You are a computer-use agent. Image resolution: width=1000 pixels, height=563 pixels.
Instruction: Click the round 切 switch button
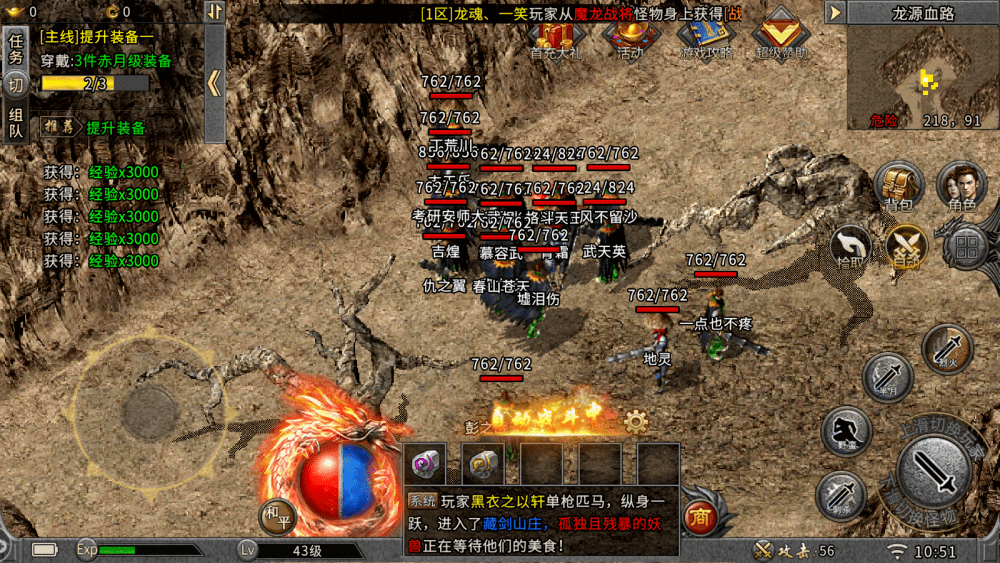point(16,86)
